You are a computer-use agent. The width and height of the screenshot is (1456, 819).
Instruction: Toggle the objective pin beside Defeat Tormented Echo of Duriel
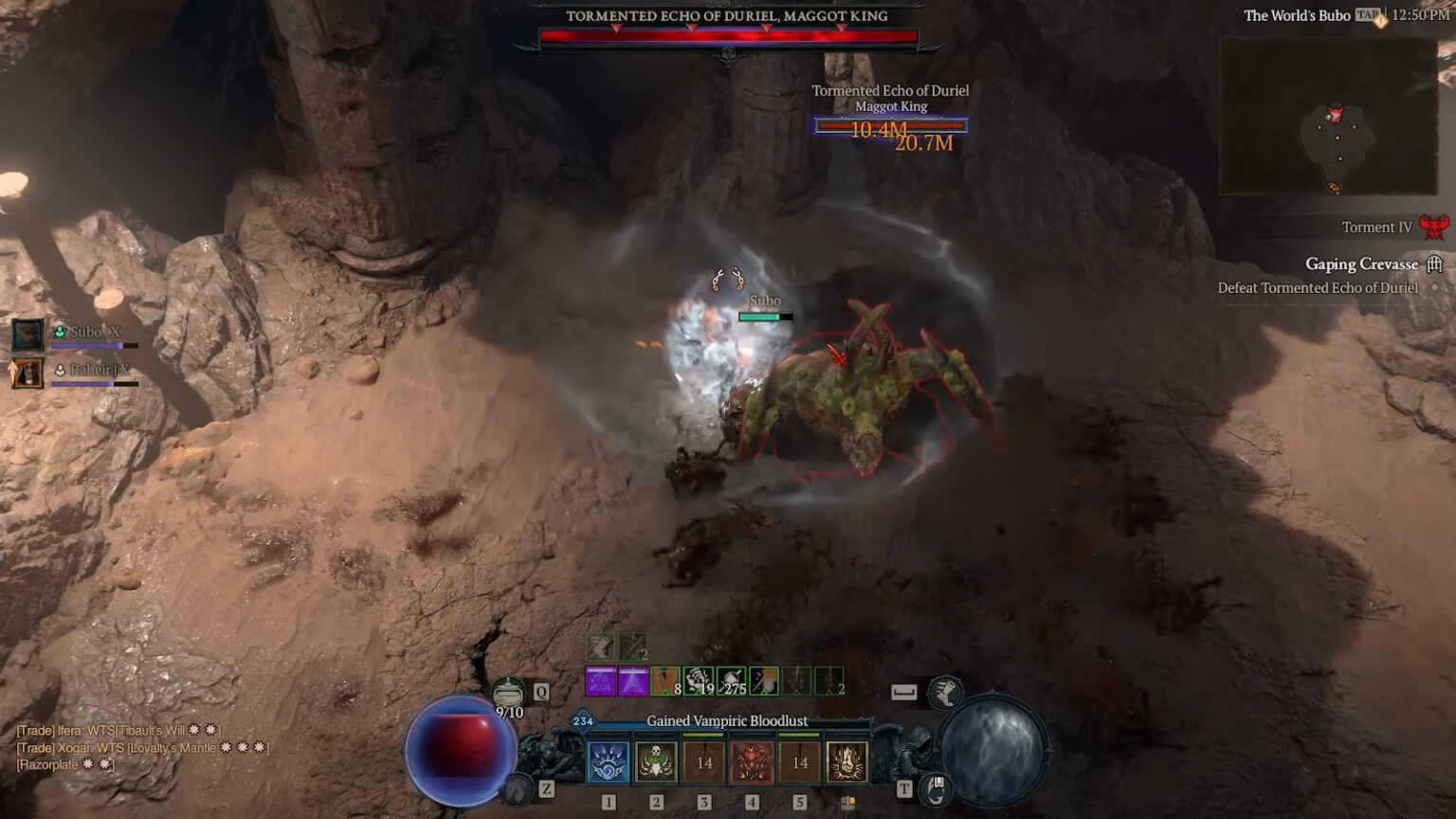[x=1433, y=287]
